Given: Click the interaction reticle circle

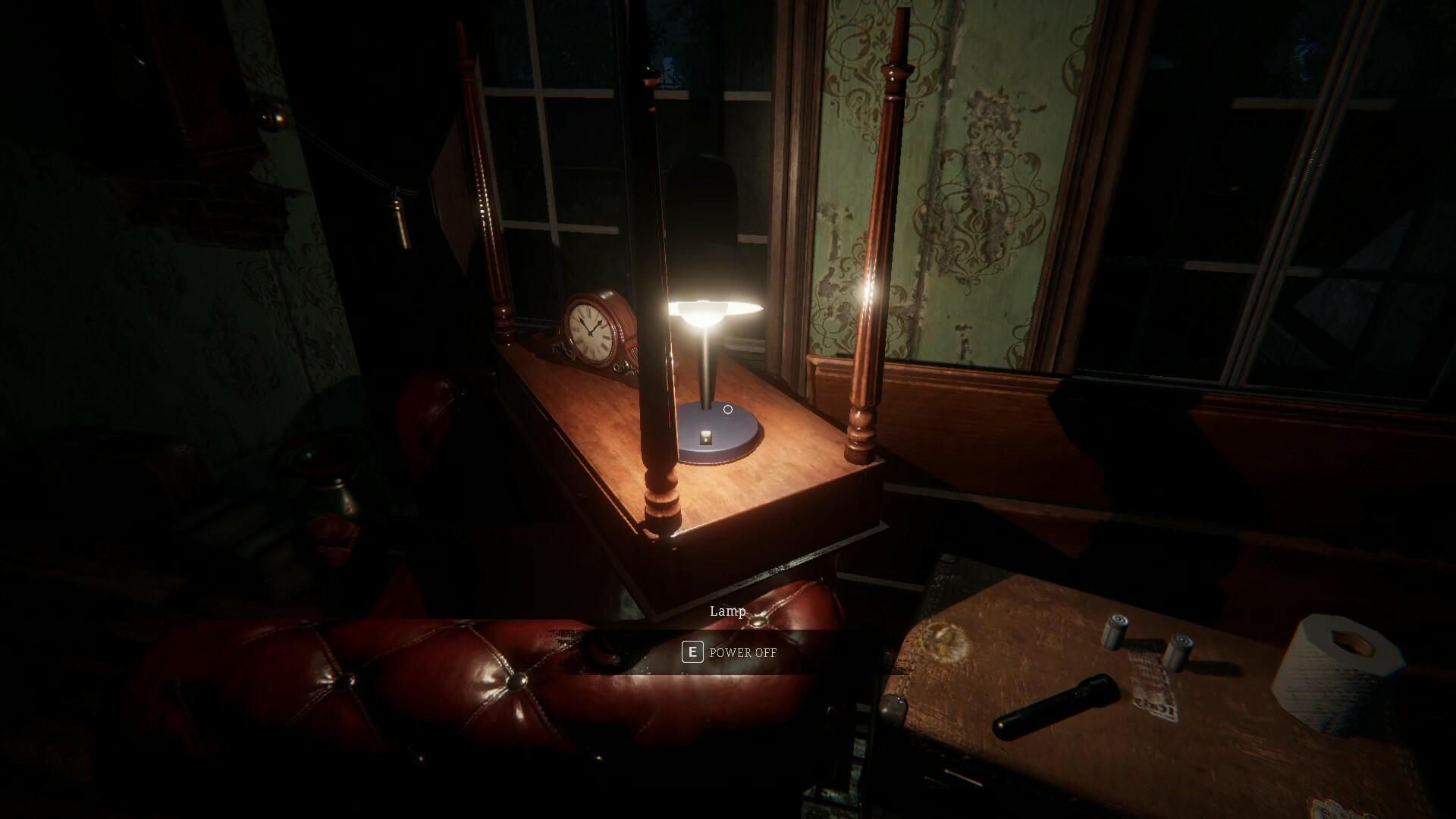Looking at the screenshot, I should click(x=728, y=409).
